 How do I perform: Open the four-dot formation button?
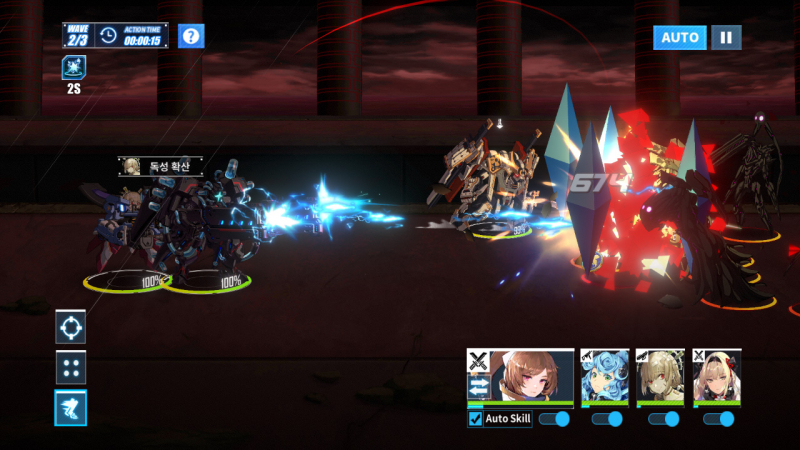pos(71,367)
